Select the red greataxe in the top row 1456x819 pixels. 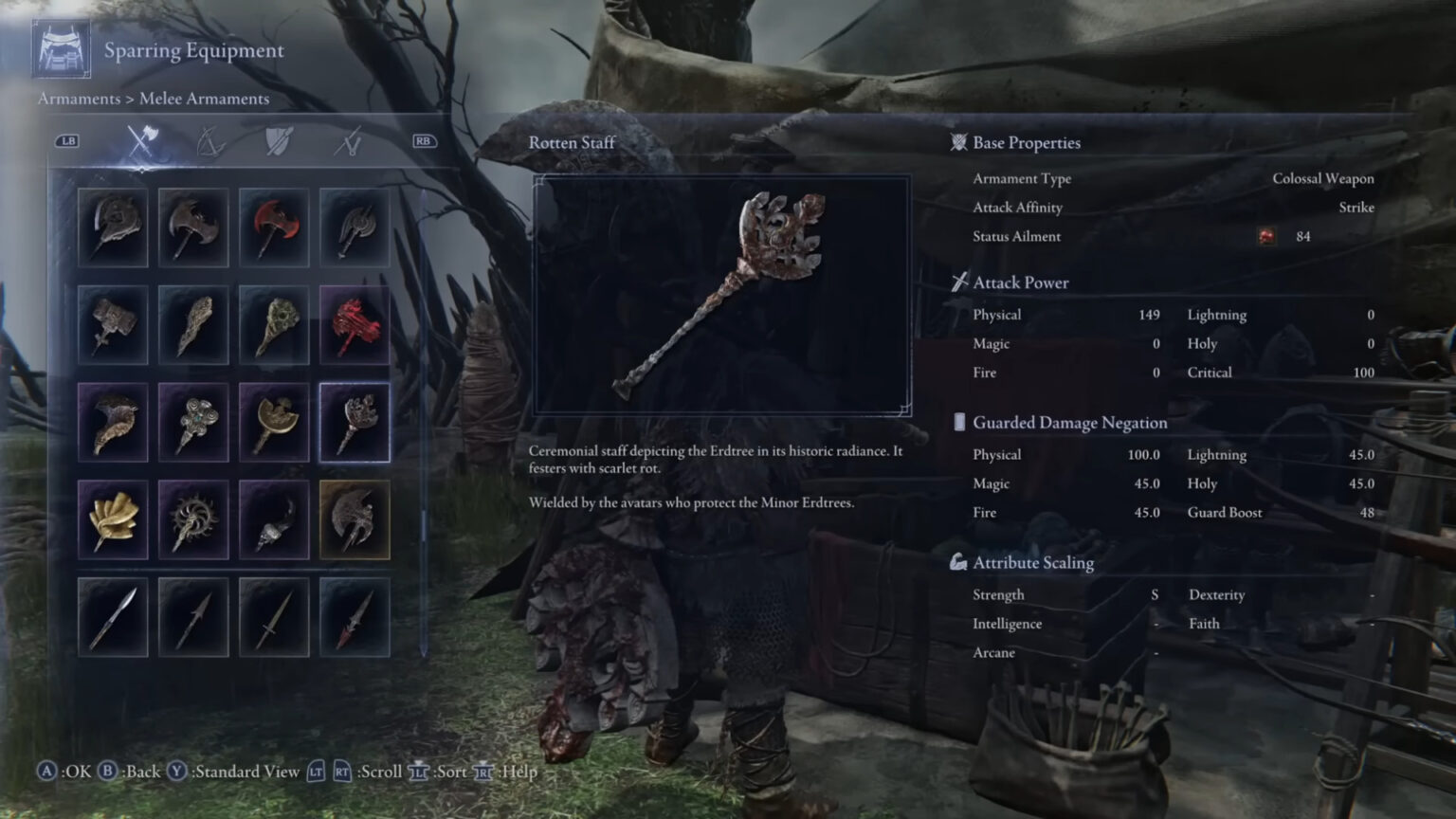point(274,227)
